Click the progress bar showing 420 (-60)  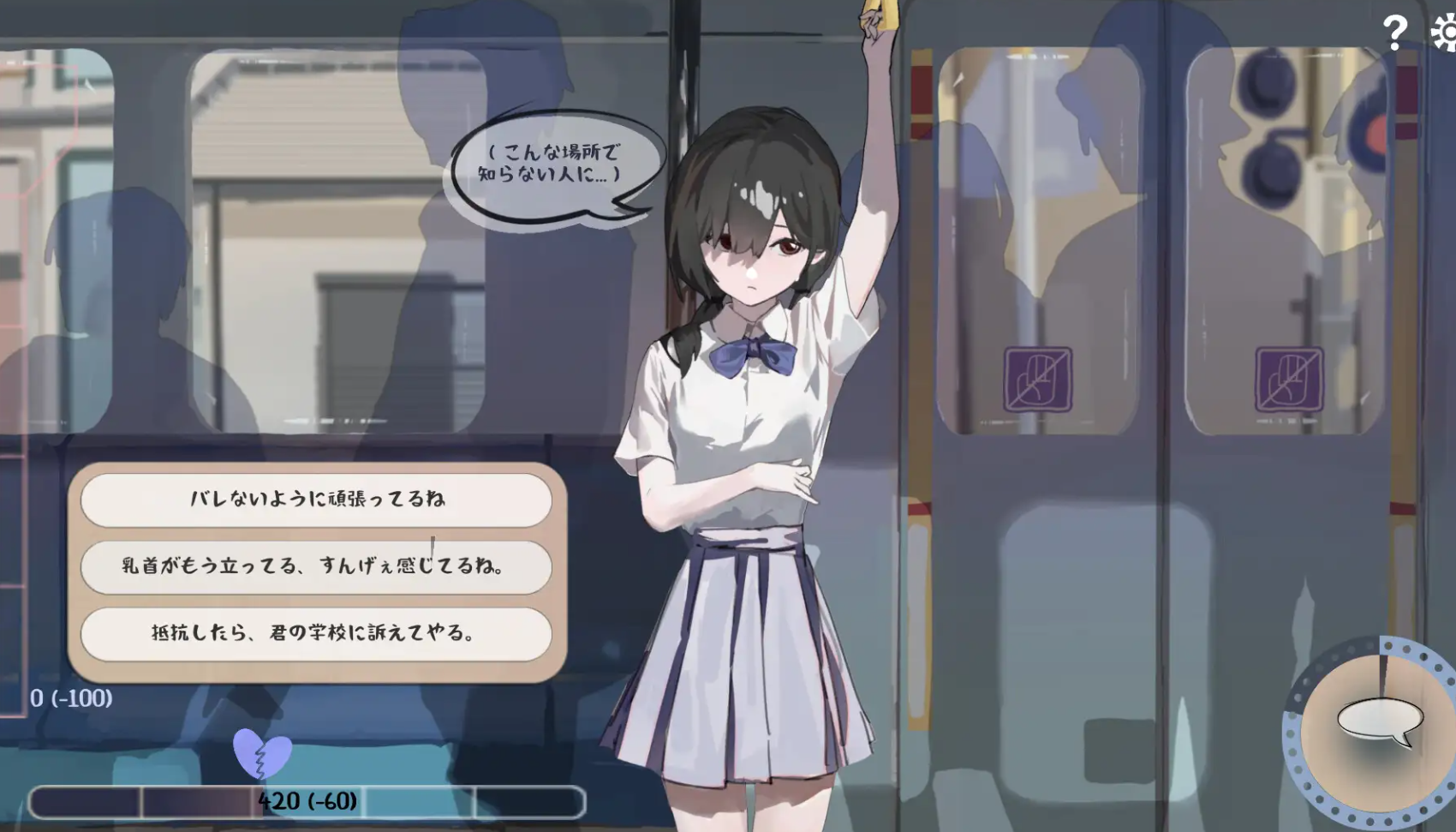coord(307,801)
